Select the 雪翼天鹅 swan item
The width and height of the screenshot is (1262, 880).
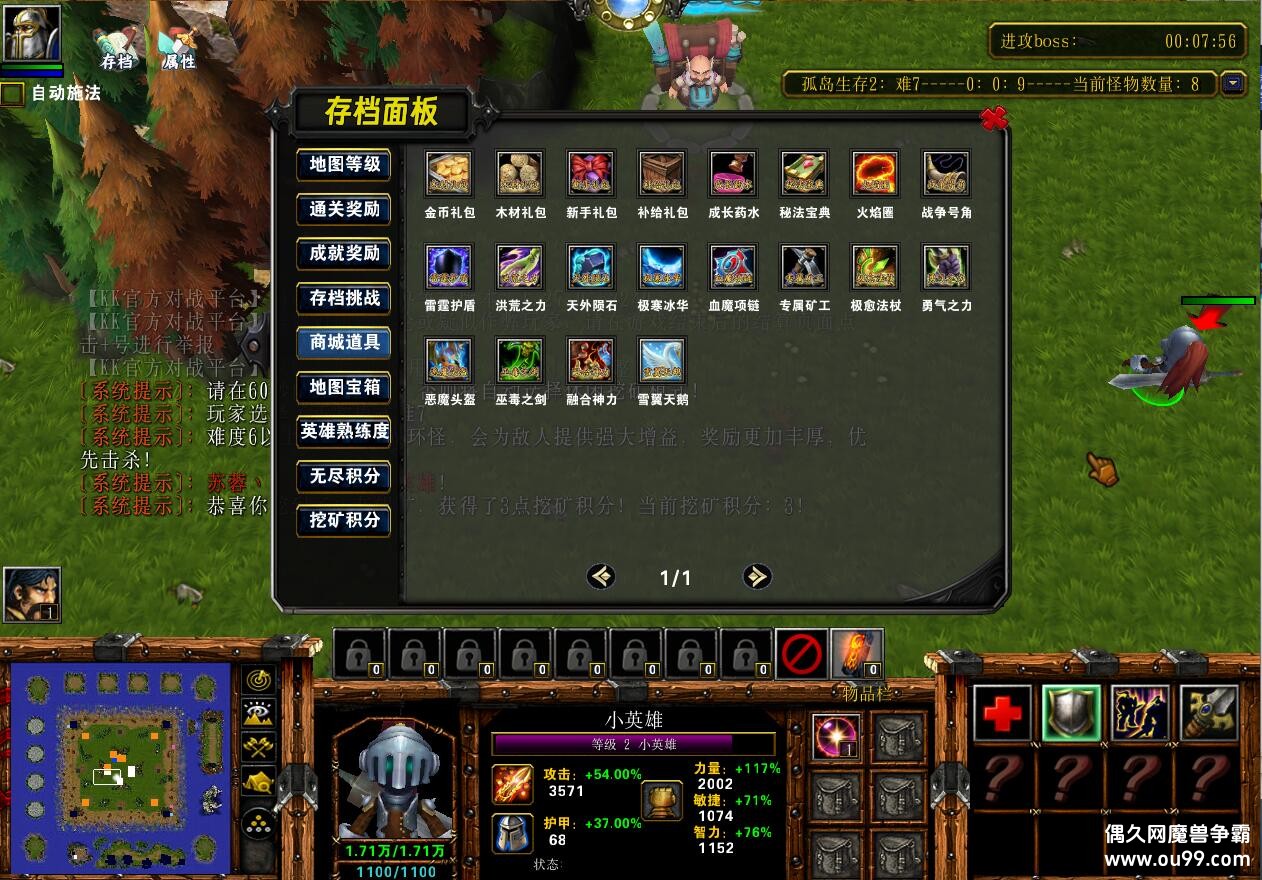point(662,360)
